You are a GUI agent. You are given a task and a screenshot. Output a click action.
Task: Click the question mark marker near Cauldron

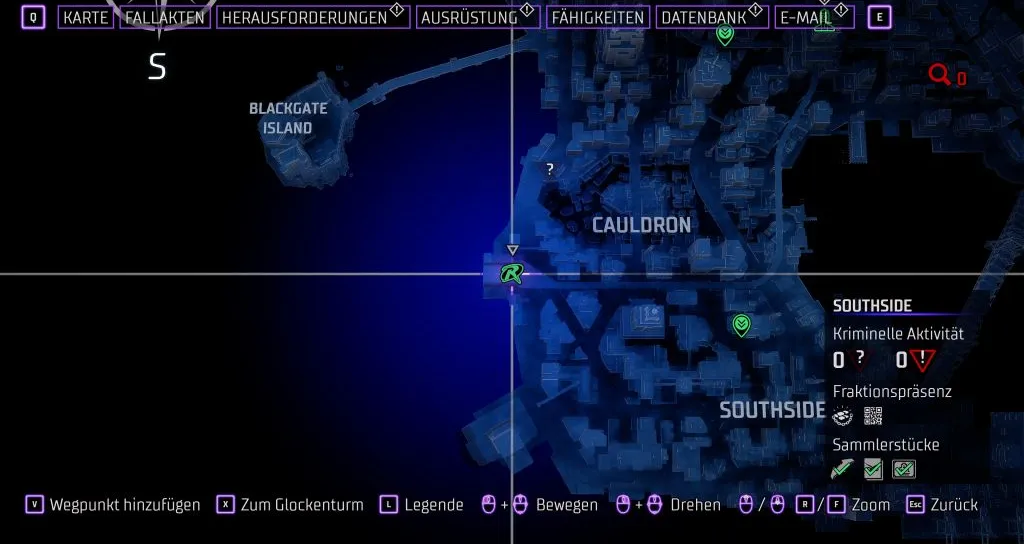coord(549,170)
